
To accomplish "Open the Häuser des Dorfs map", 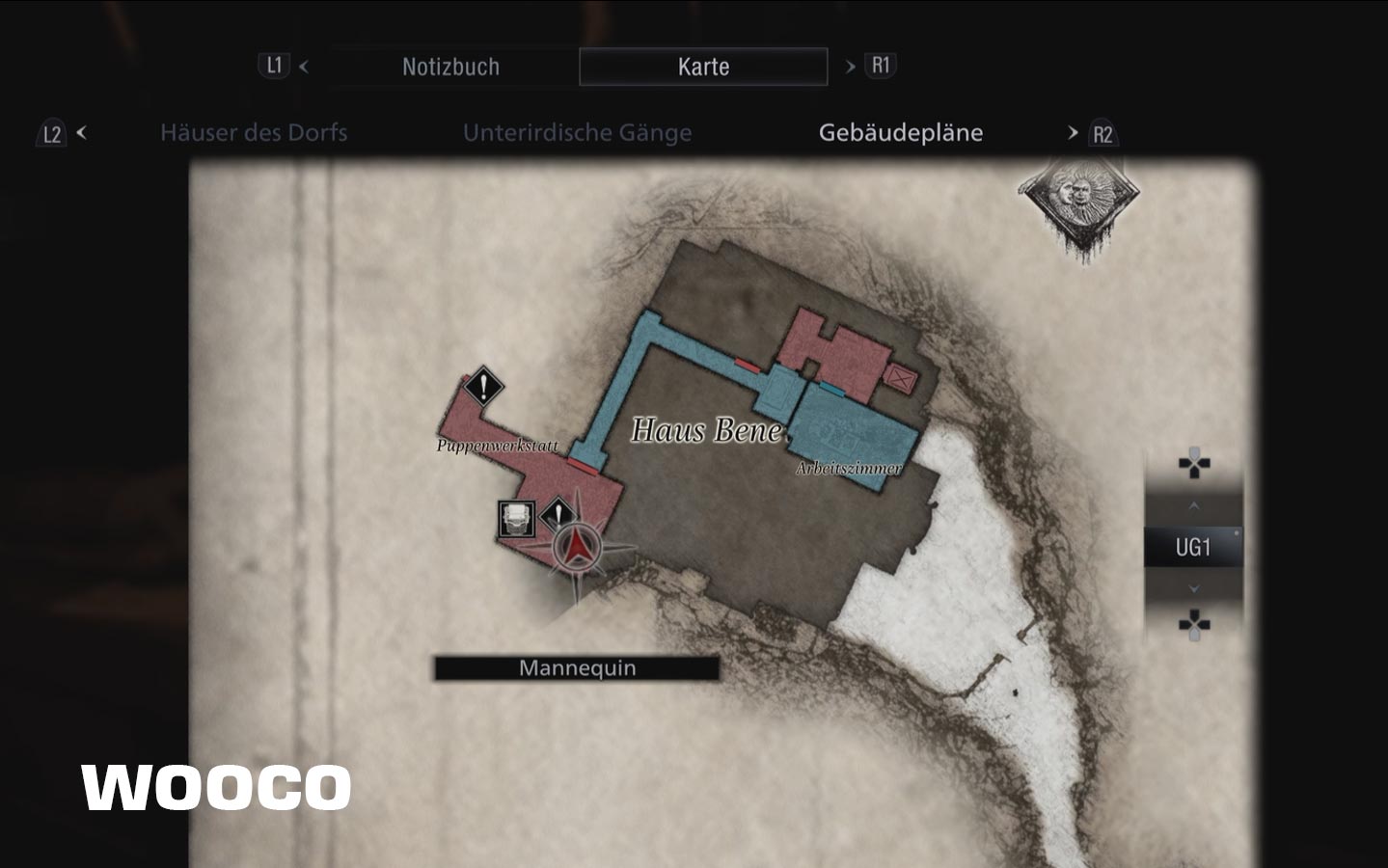I will pyautogui.click(x=254, y=132).
